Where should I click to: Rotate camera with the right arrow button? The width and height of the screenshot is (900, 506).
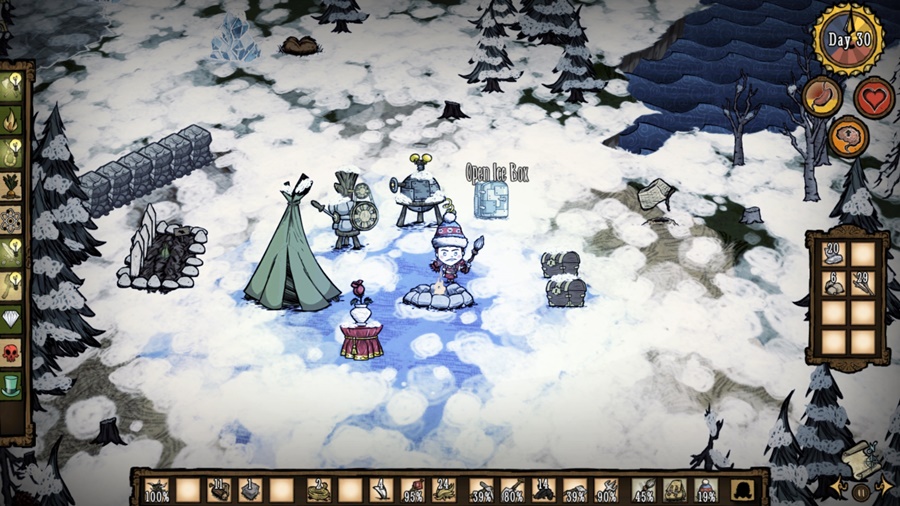coord(884,489)
